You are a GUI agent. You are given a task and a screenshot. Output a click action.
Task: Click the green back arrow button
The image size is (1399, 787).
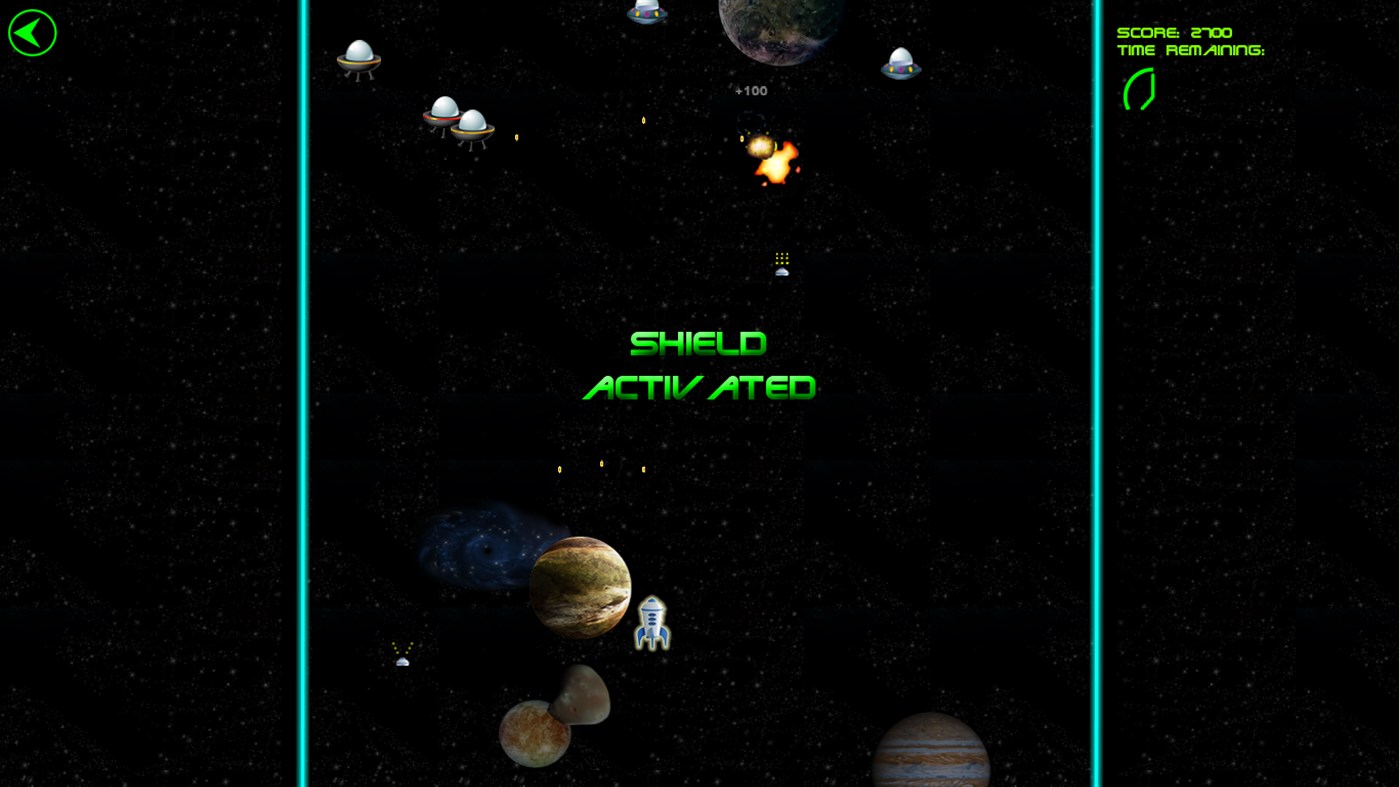click(31, 31)
